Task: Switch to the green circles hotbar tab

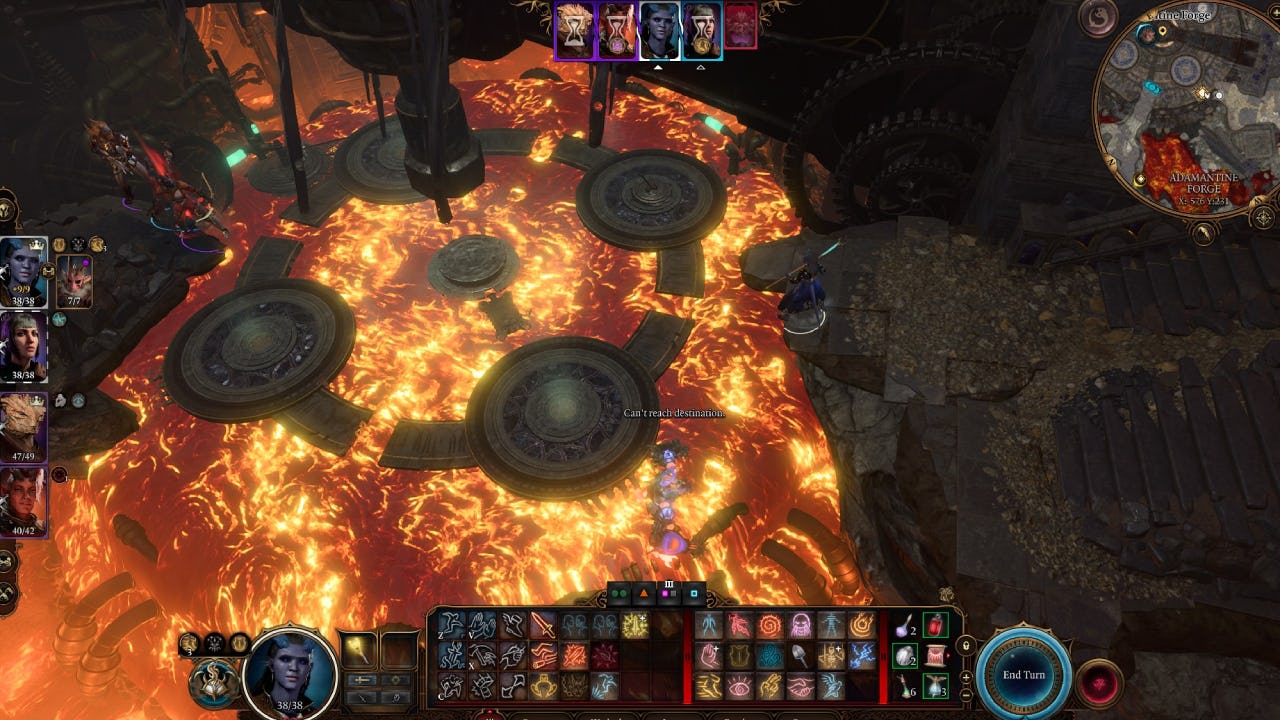Action: (x=620, y=594)
